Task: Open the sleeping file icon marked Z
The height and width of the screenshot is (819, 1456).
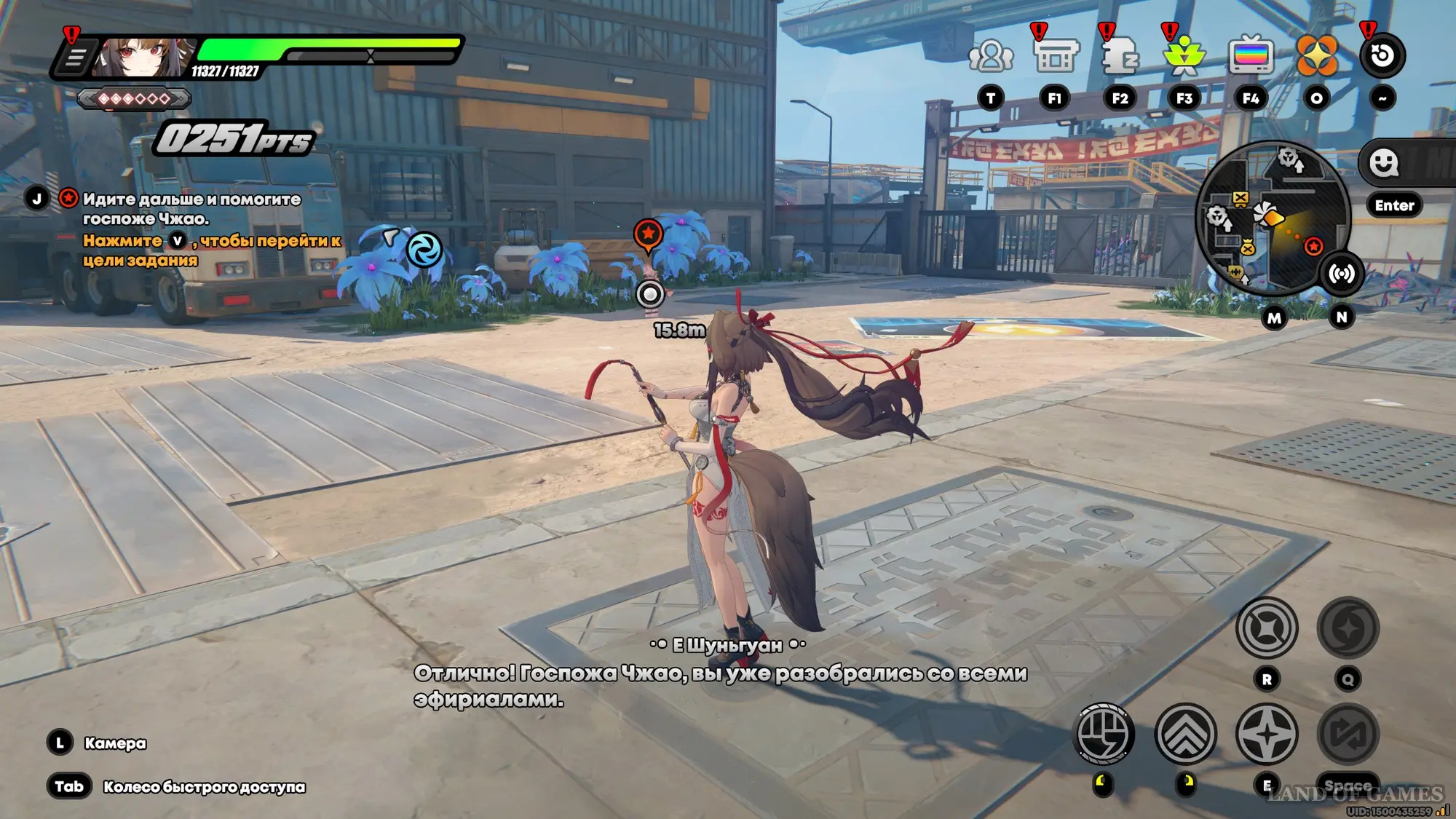Action: coord(1120,56)
